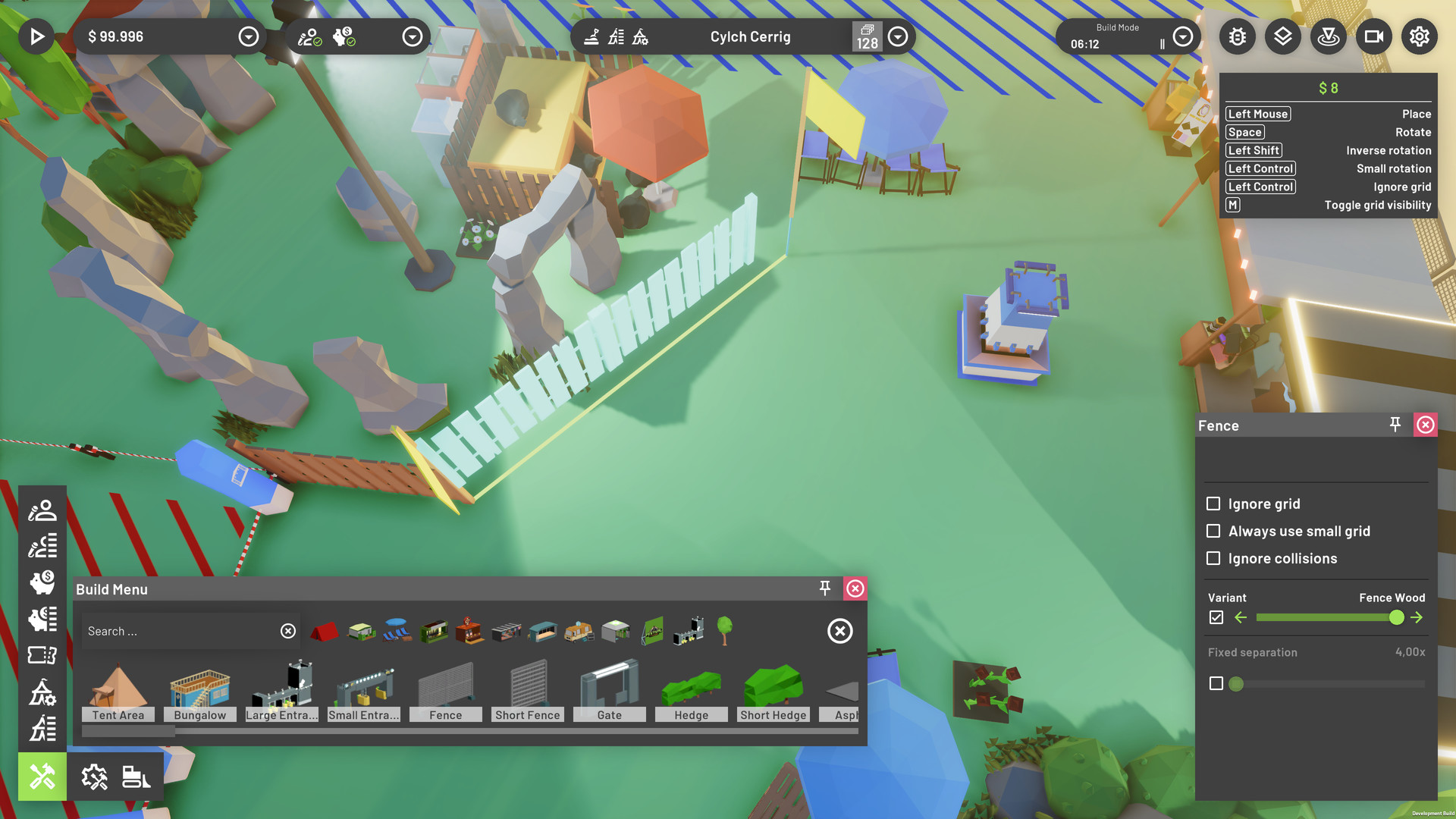Open the bulldozer demolish tool
This screenshot has height=819, width=1456.
click(134, 776)
